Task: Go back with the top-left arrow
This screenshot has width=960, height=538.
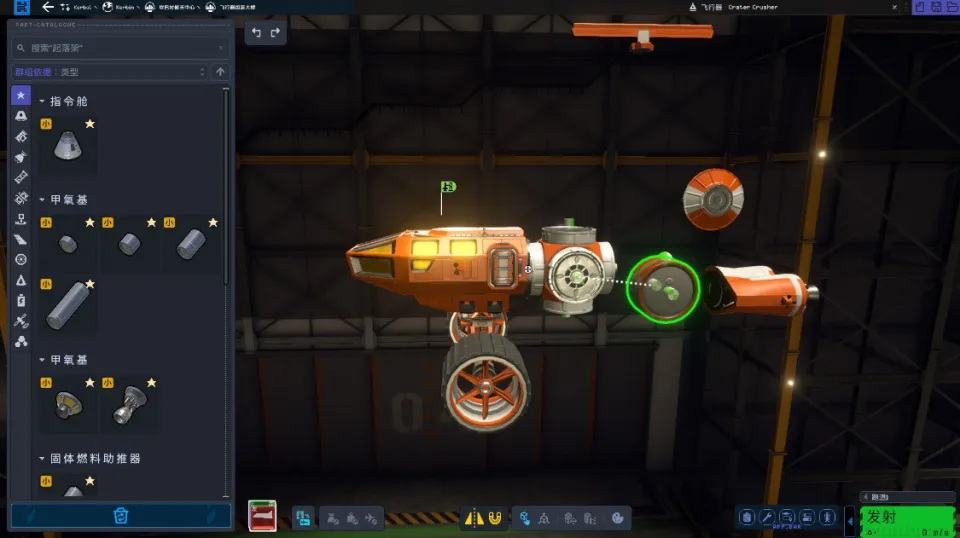Action: 48,7
